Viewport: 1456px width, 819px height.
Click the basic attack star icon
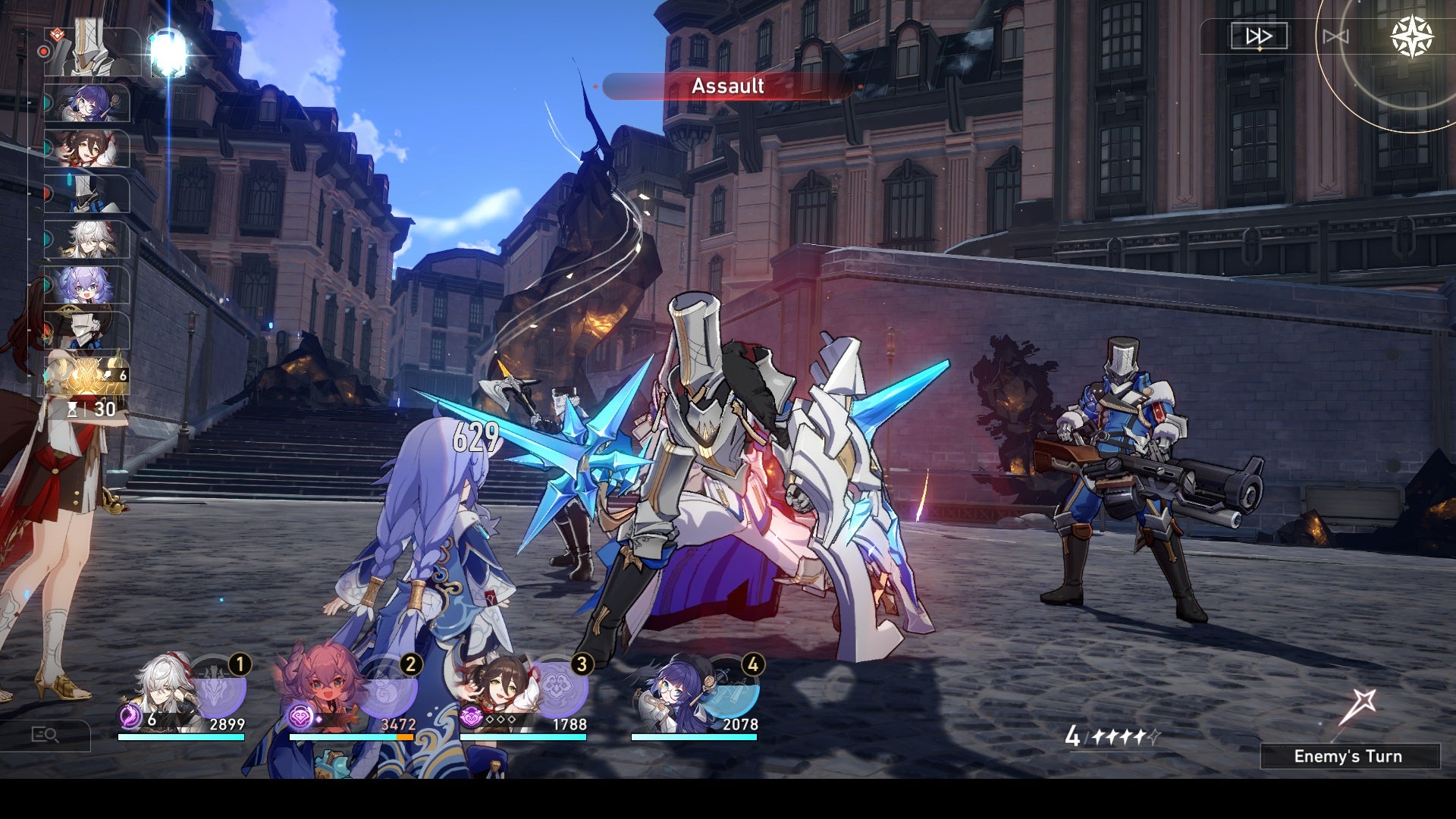1356,708
